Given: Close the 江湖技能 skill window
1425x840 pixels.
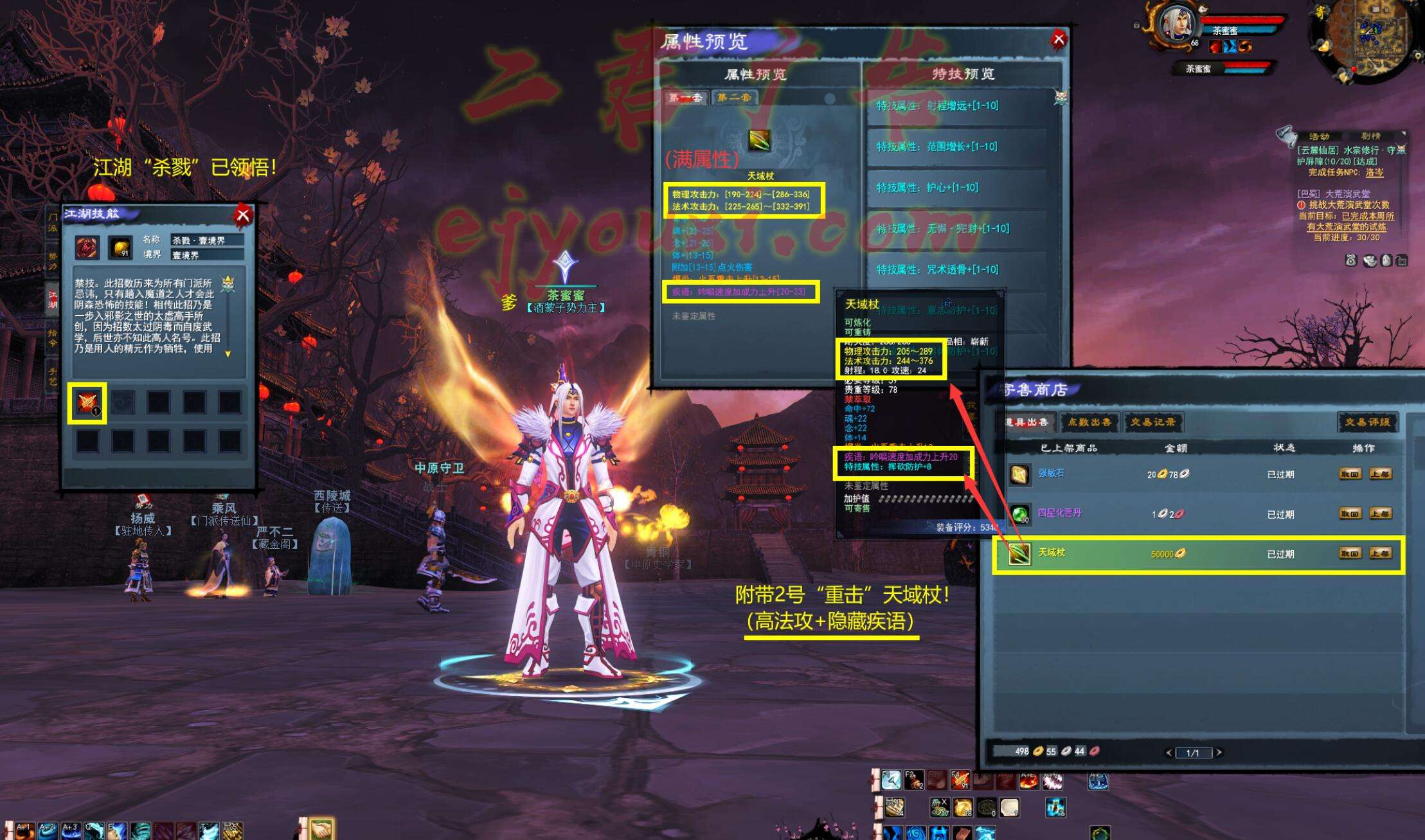Looking at the screenshot, I should pos(243,215).
